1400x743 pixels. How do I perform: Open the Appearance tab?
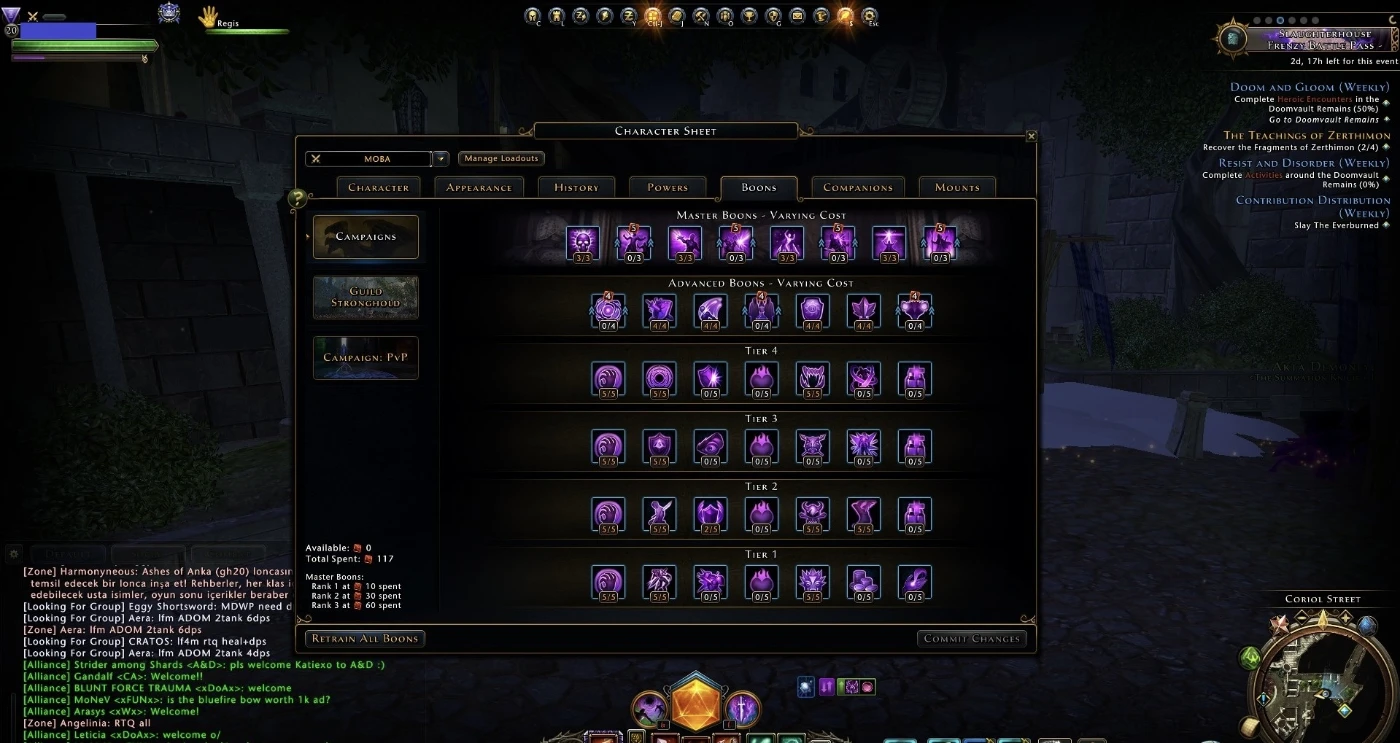(x=479, y=187)
